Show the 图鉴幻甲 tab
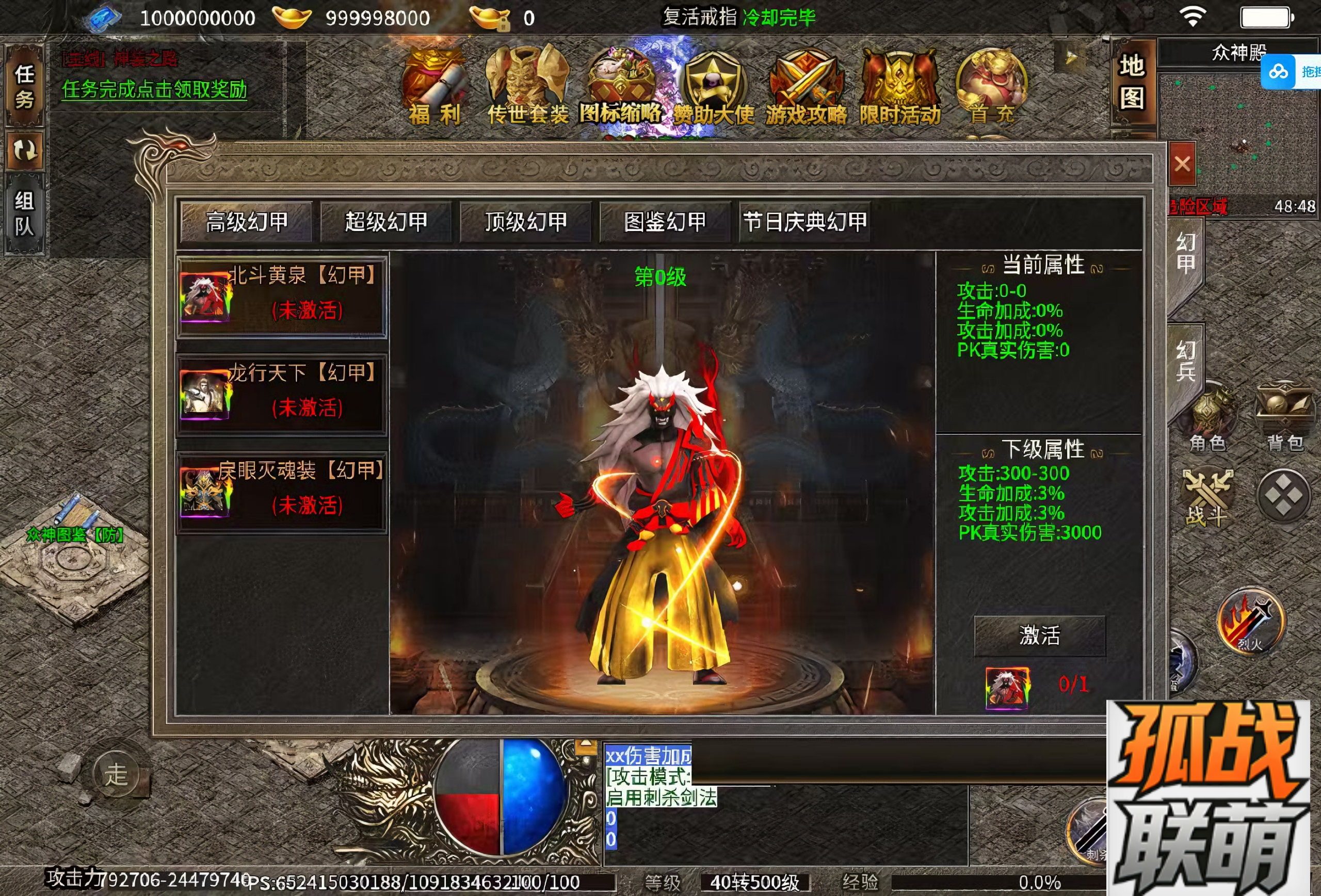 pos(665,222)
